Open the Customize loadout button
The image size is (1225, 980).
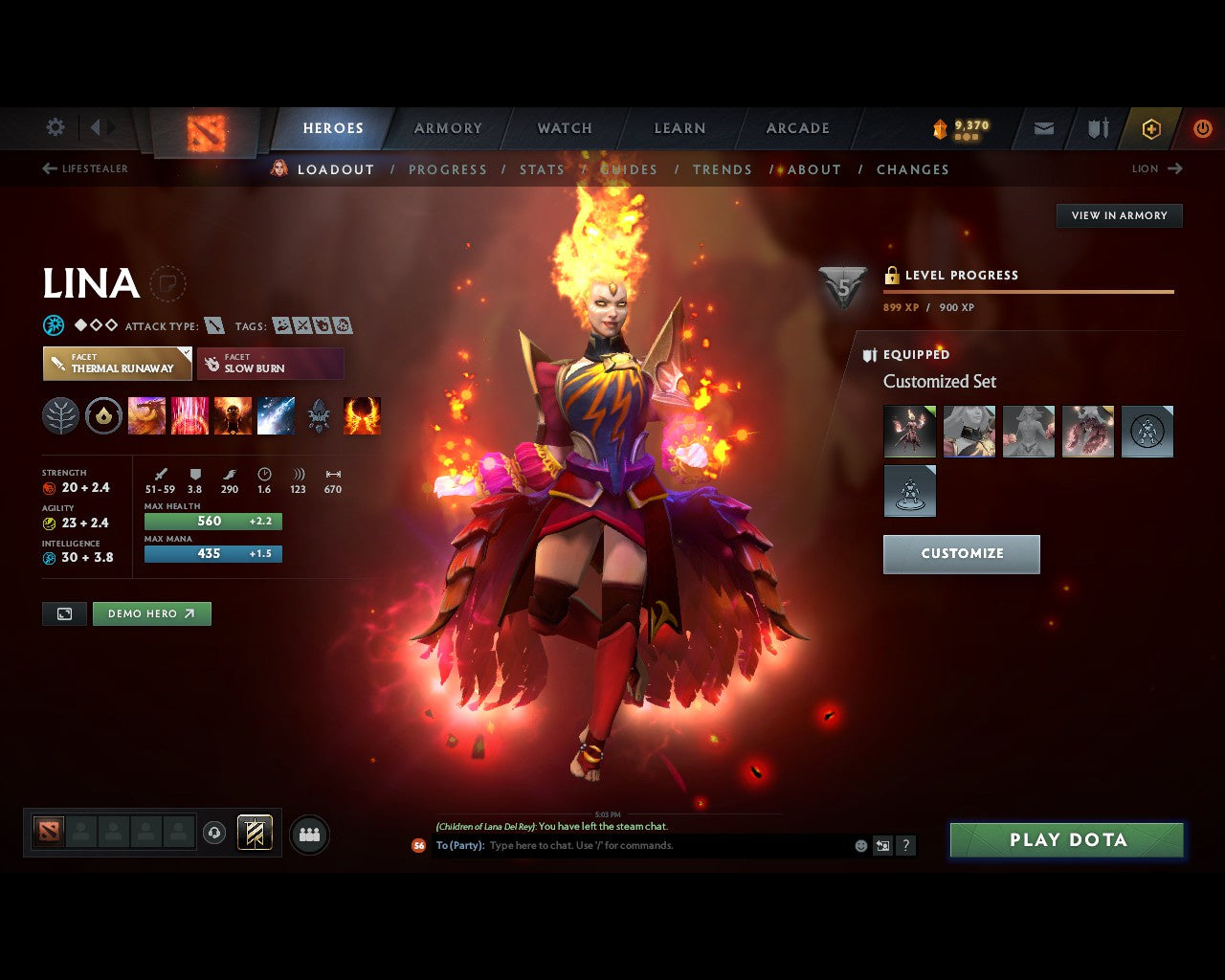[961, 554]
